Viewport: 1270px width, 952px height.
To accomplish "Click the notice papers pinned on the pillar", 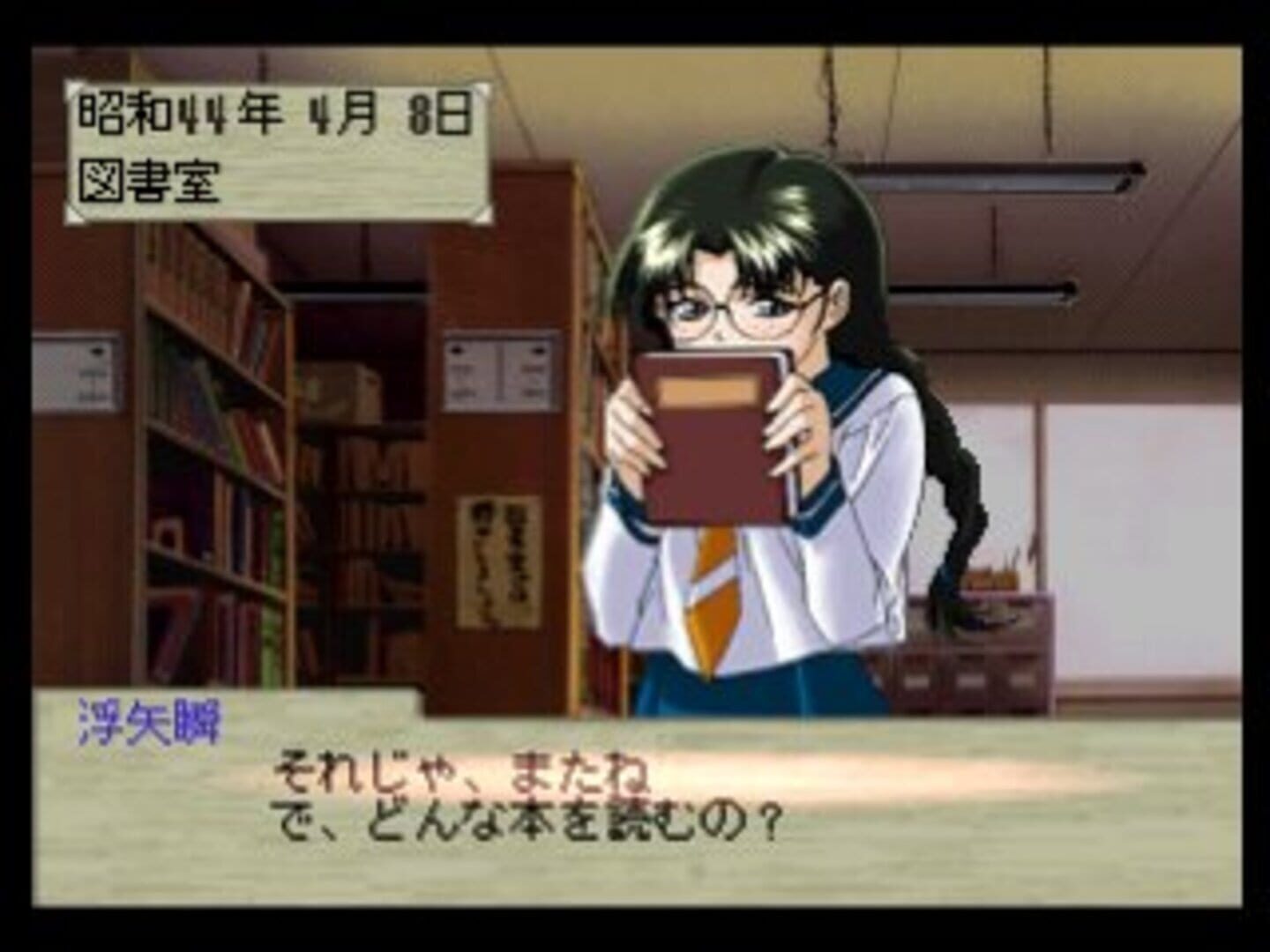I will 498,370.
